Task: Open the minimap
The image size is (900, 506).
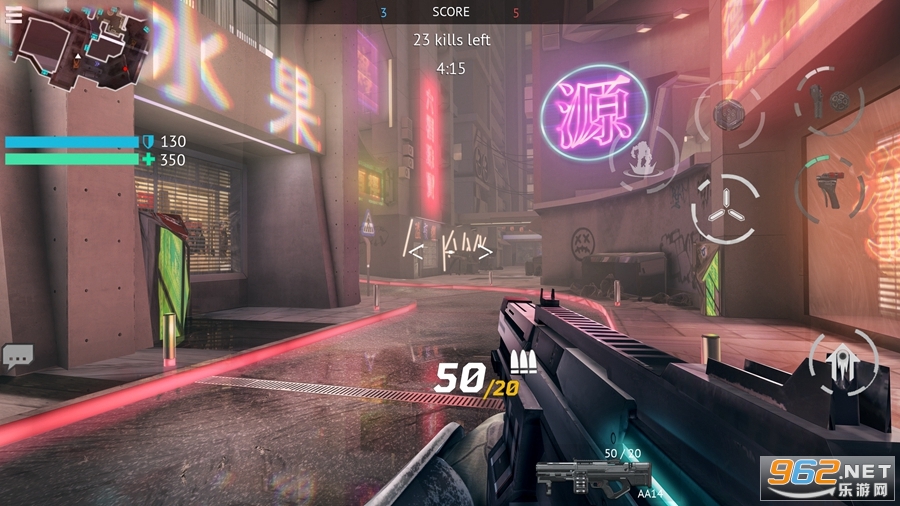Action: coord(74,51)
